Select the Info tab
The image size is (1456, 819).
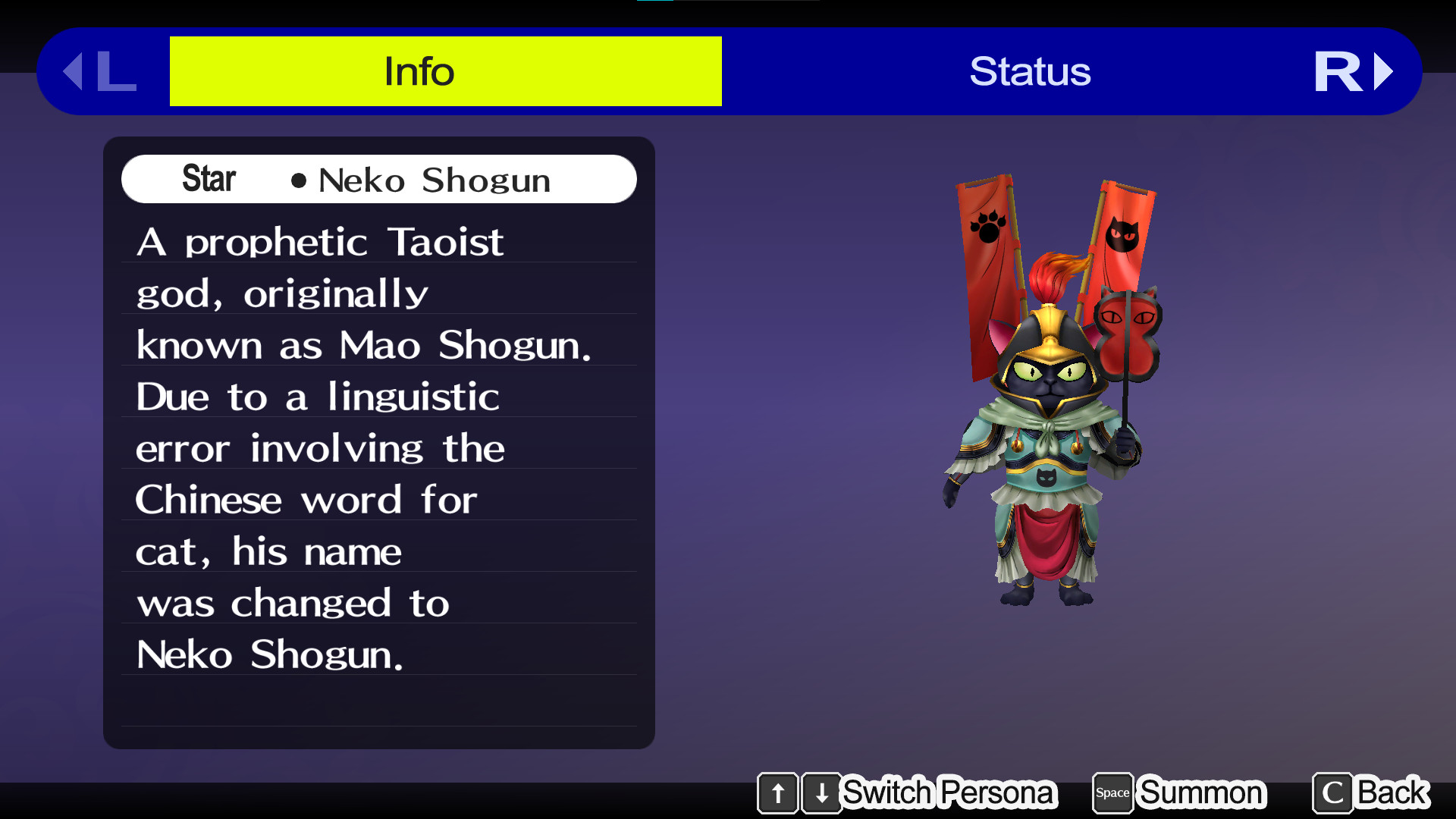tap(419, 71)
